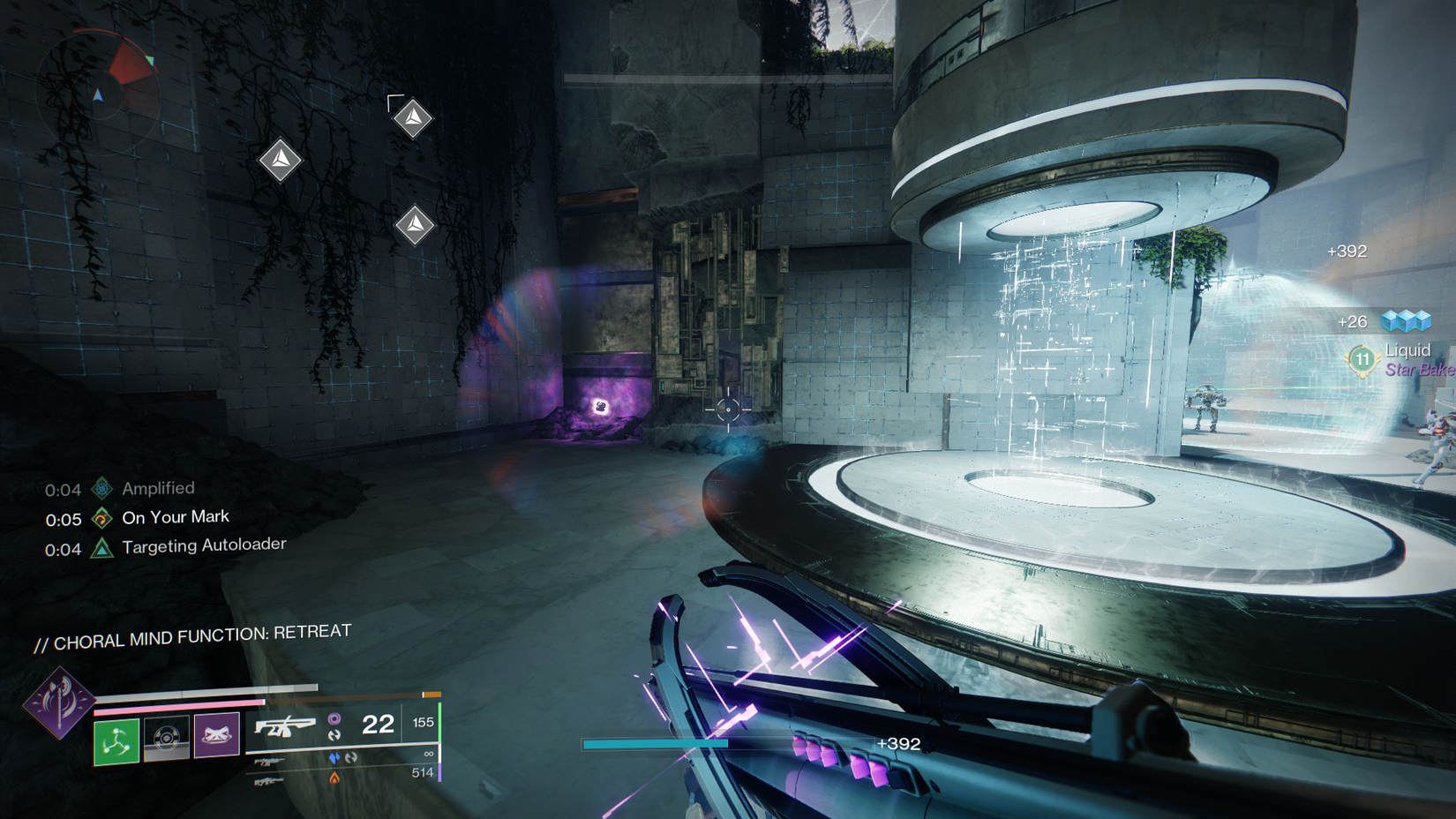Select the purple melee ability icon
The image size is (1456, 819).
pos(217,733)
